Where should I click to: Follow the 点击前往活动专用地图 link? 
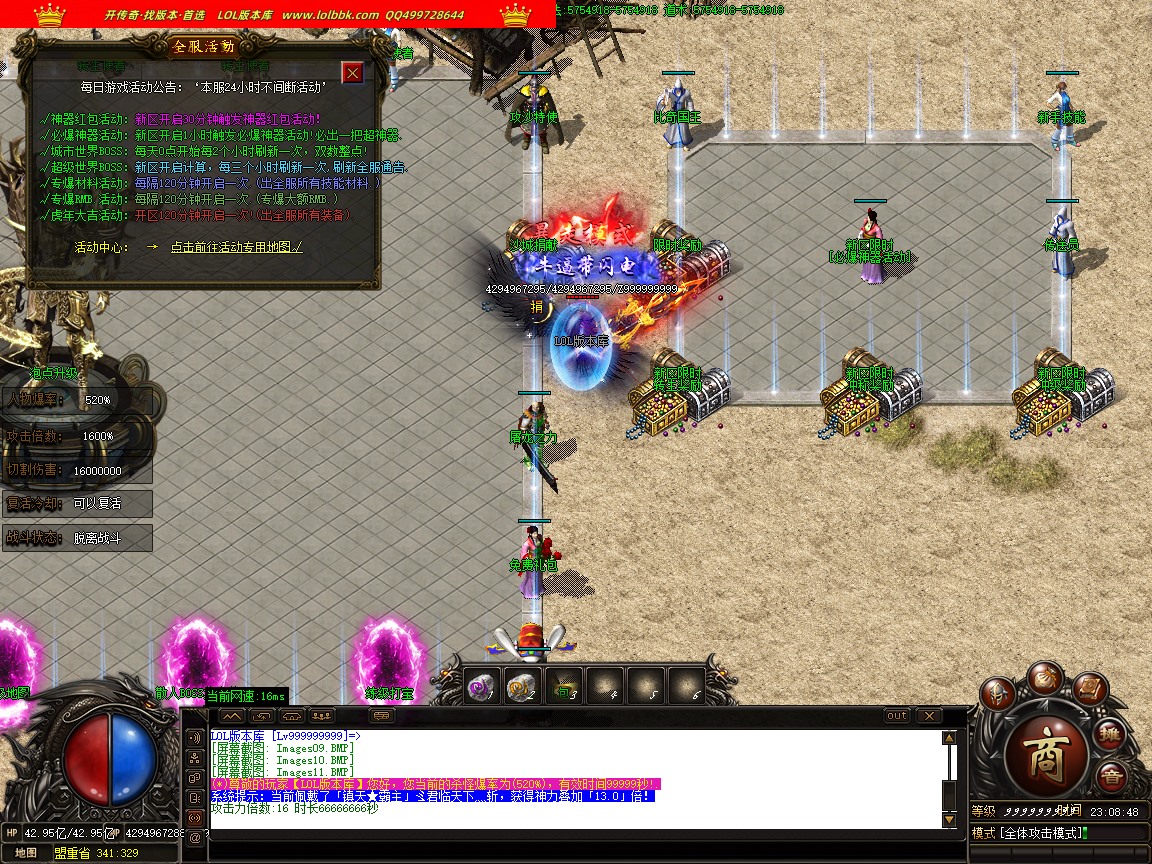(236, 246)
